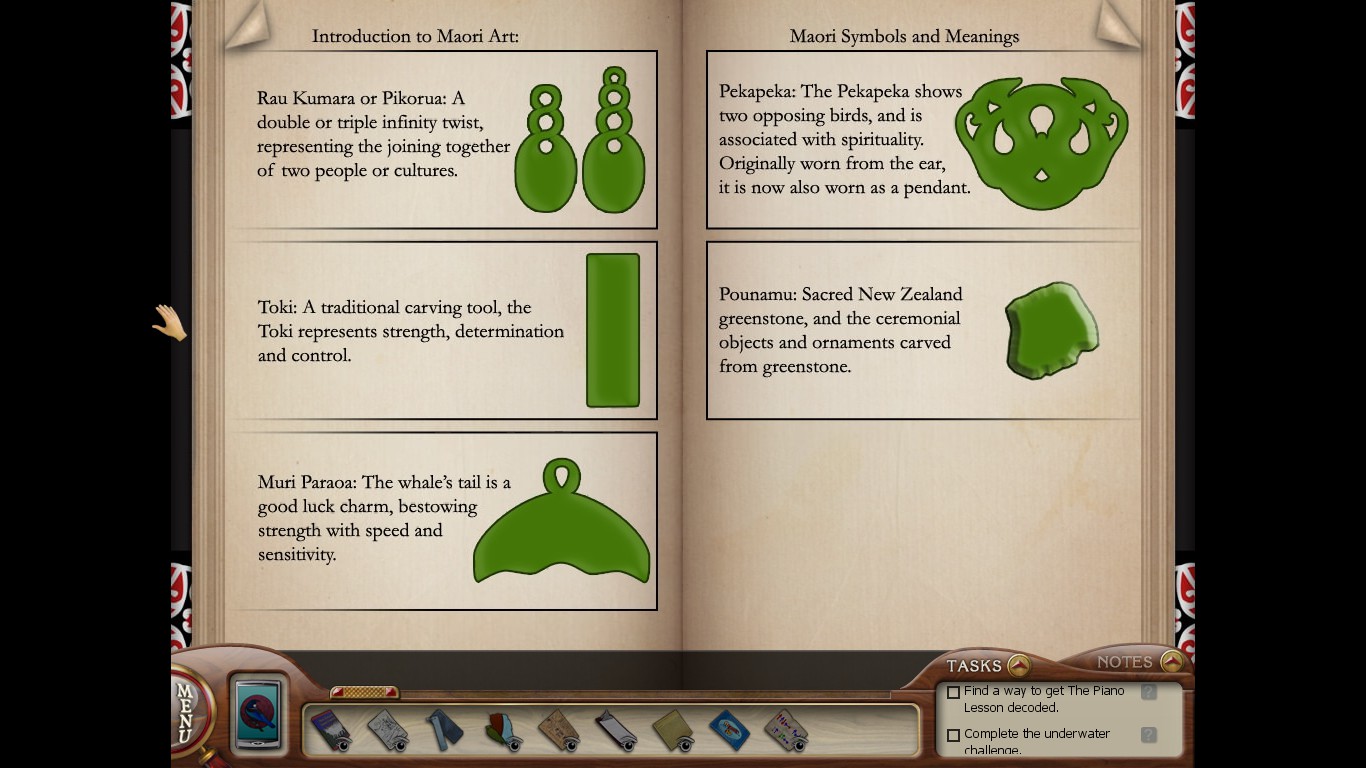Screen dimensions: 1366x768
Task: Click the inventory scroll tab with red arrows
Action: coord(364,692)
